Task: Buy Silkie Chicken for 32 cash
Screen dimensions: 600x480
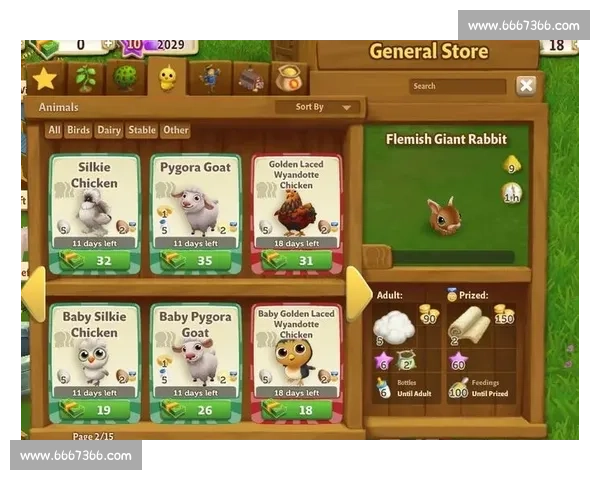Action: click(x=94, y=261)
